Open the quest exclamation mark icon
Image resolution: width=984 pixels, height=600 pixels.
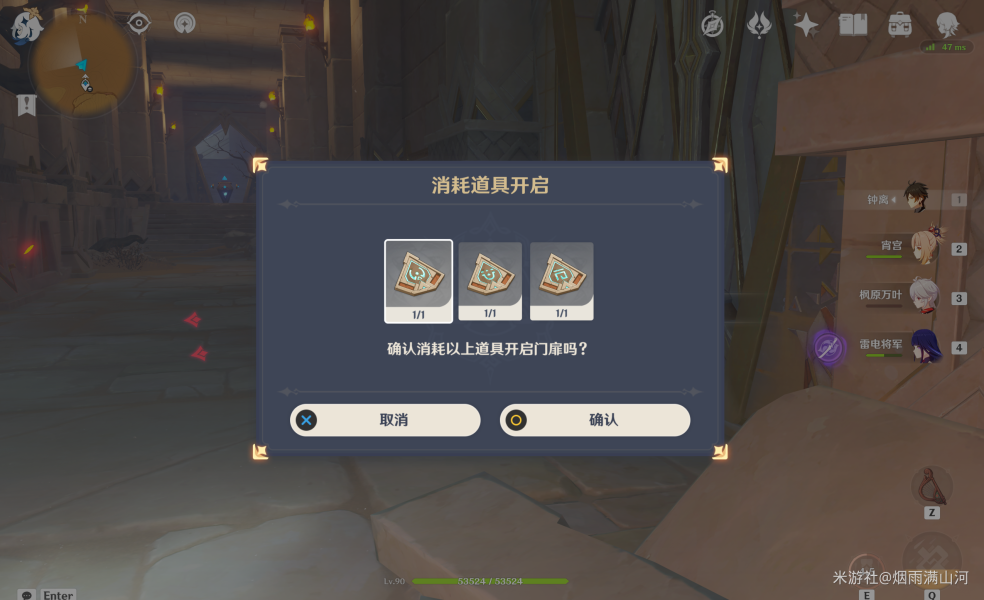tap(27, 104)
